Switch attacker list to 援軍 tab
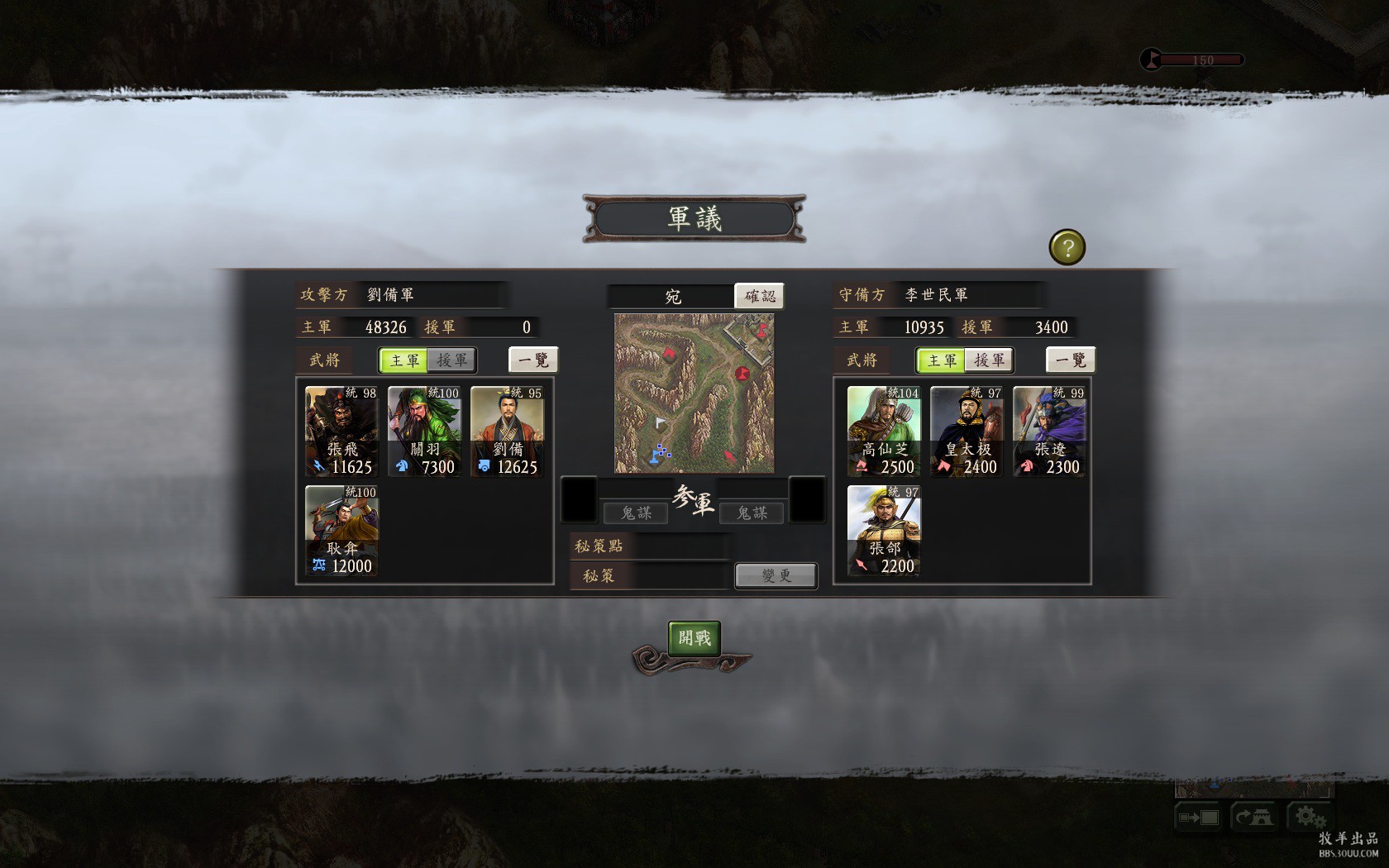 click(451, 360)
